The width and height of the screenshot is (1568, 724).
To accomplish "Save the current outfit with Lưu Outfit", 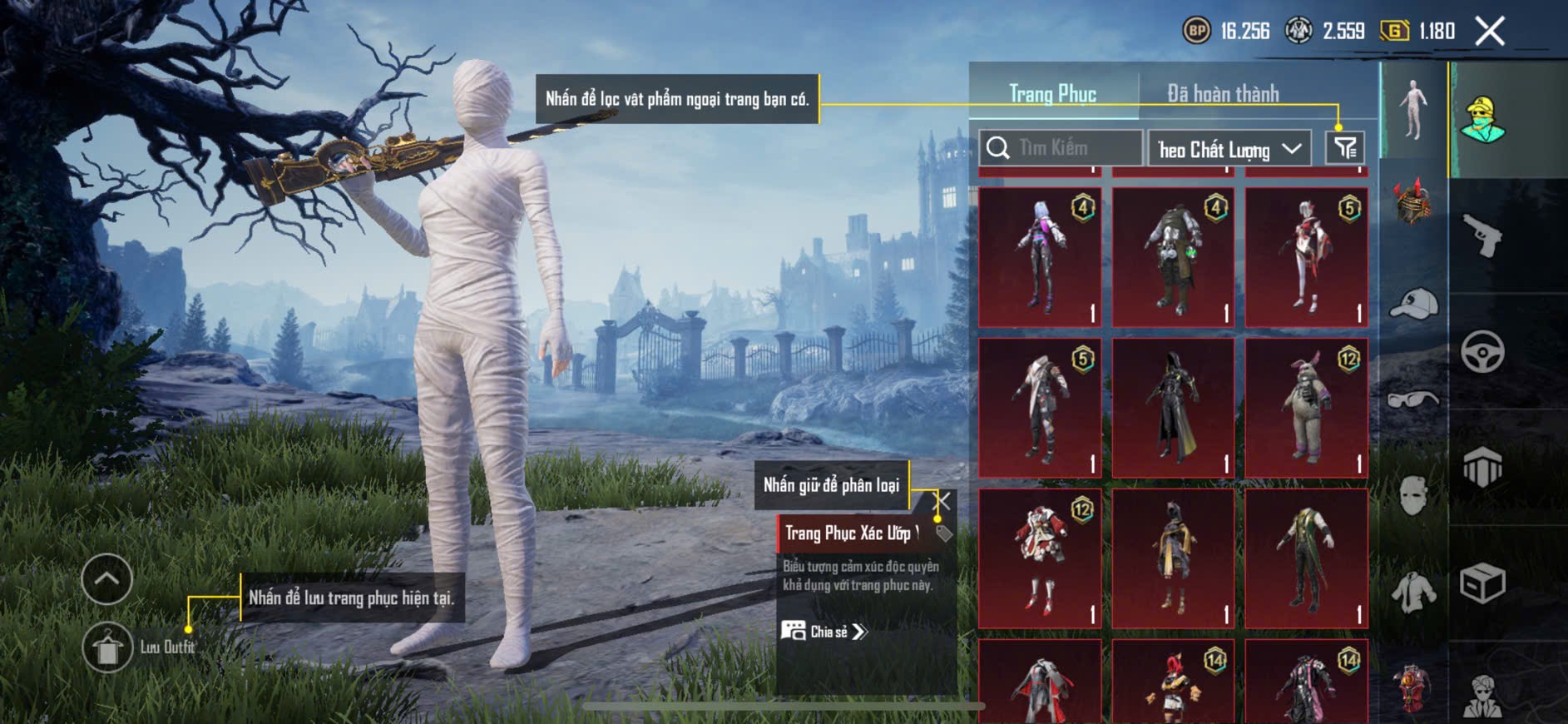I will coord(107,647).
